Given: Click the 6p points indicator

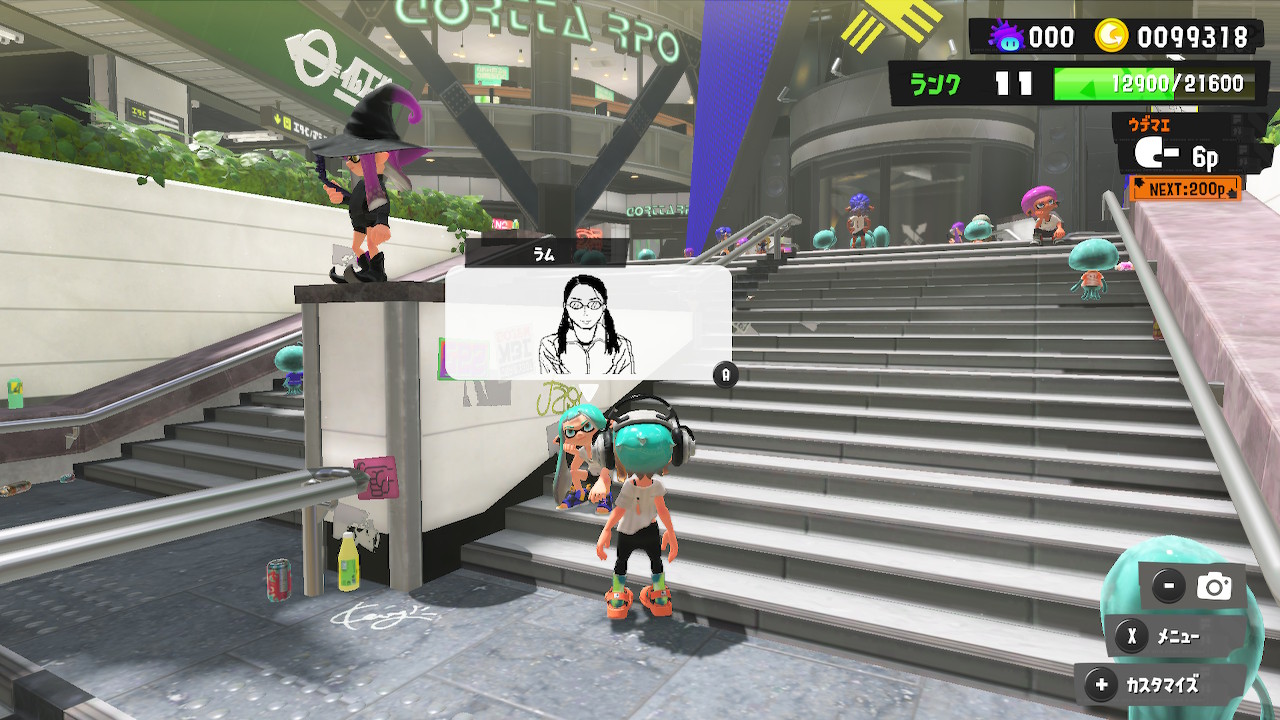Looking at the screenshot, I should pos(1204,156).
